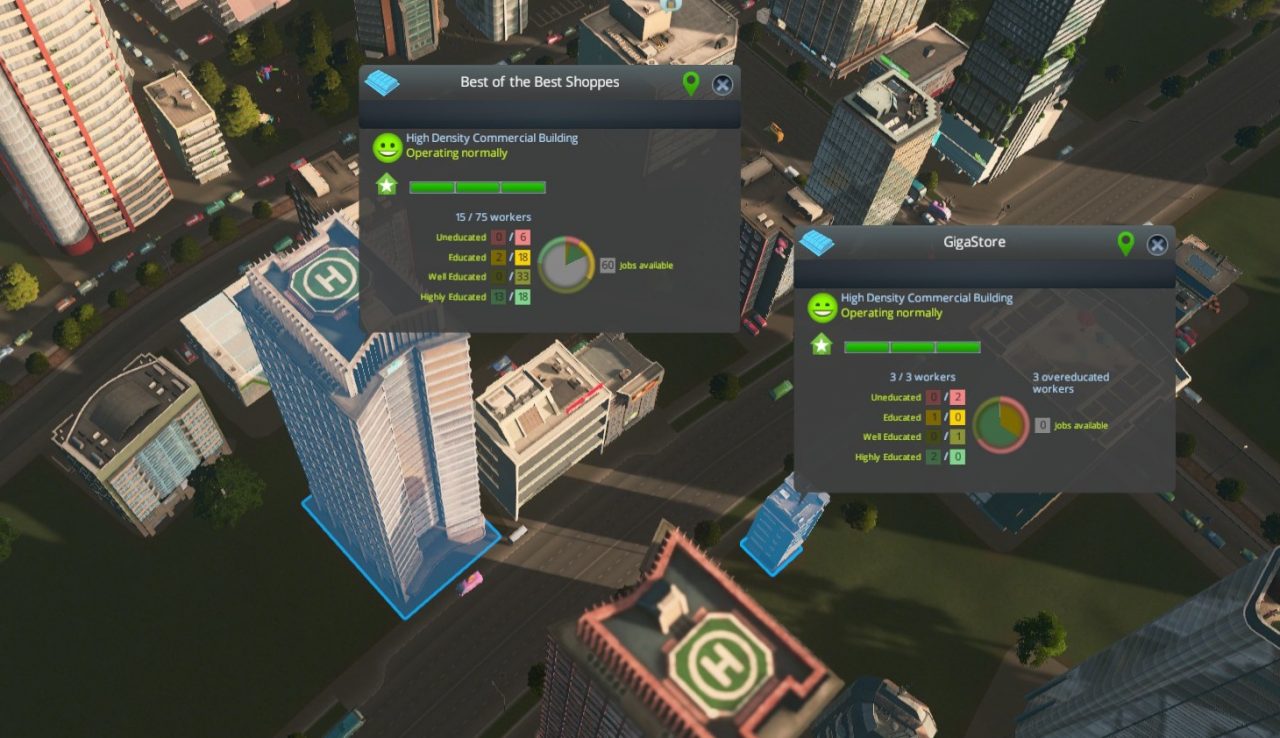The width and height of the screenshot is (1280, 738).
Task: Click the level star icon on Best of the Best Shoppes
Action: tap(386, 186)
